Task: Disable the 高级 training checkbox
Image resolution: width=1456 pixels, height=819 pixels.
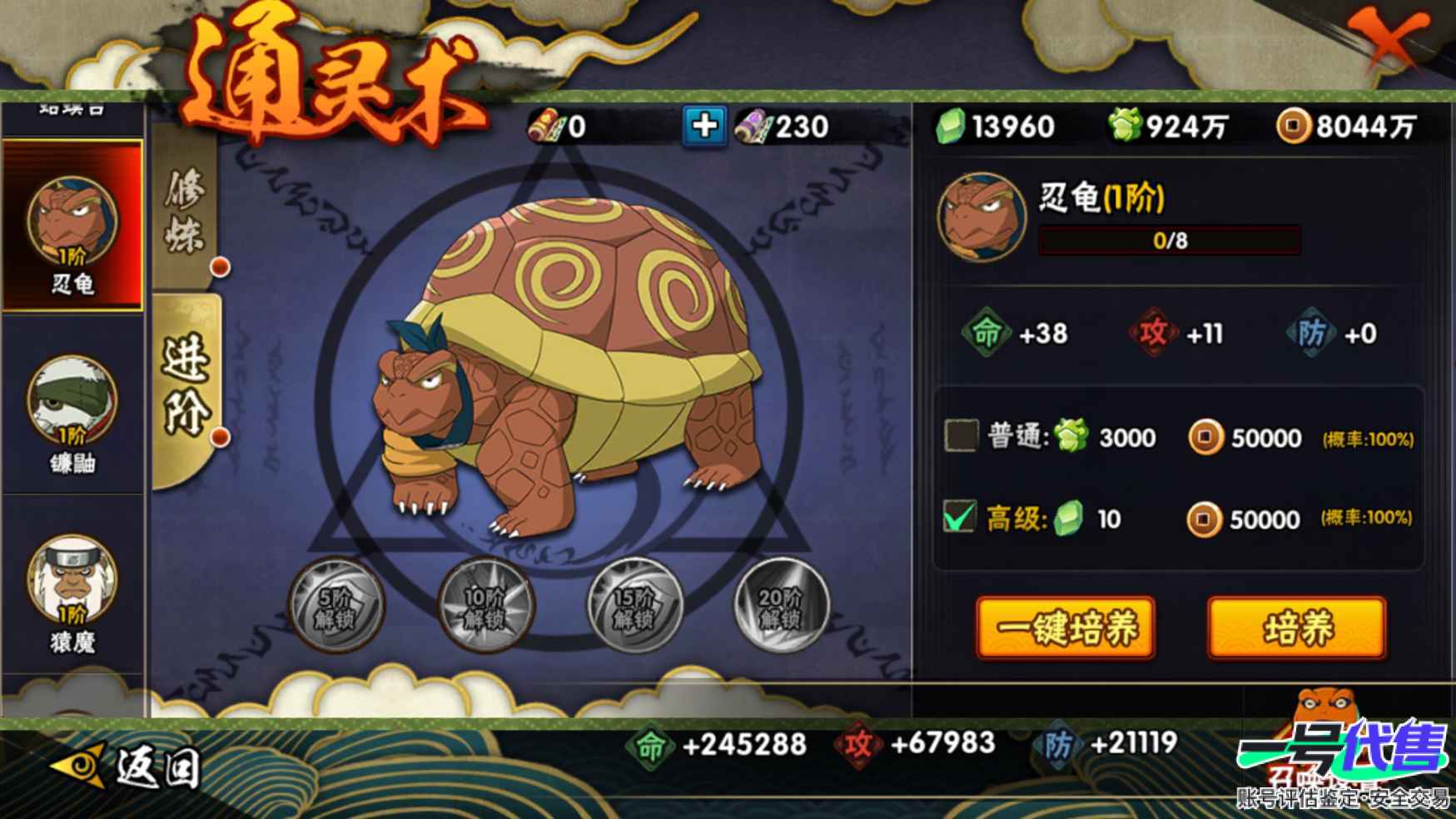Action: click(x=959, y=518)
